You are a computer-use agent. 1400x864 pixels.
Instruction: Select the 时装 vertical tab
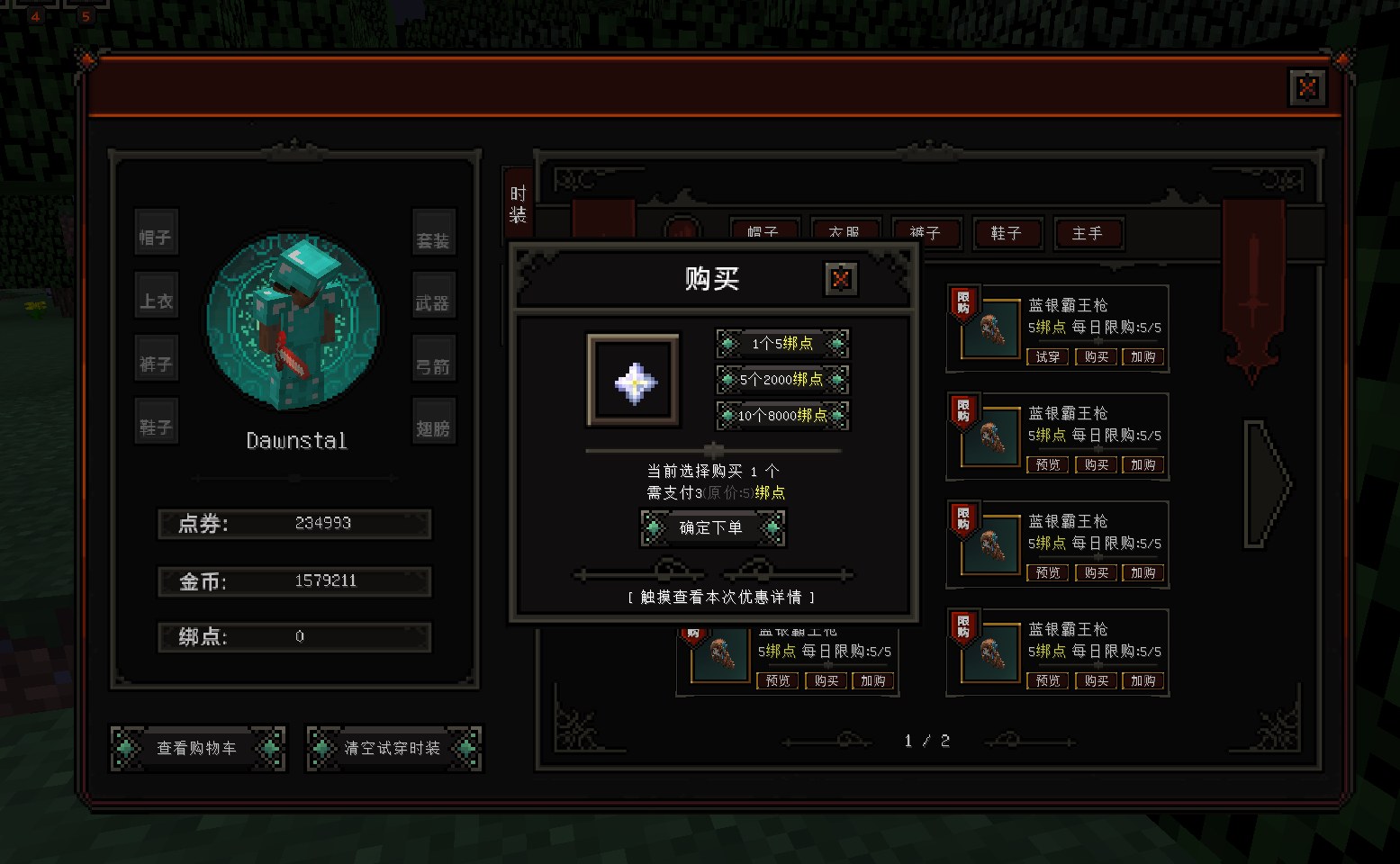(x=518, y=204)
